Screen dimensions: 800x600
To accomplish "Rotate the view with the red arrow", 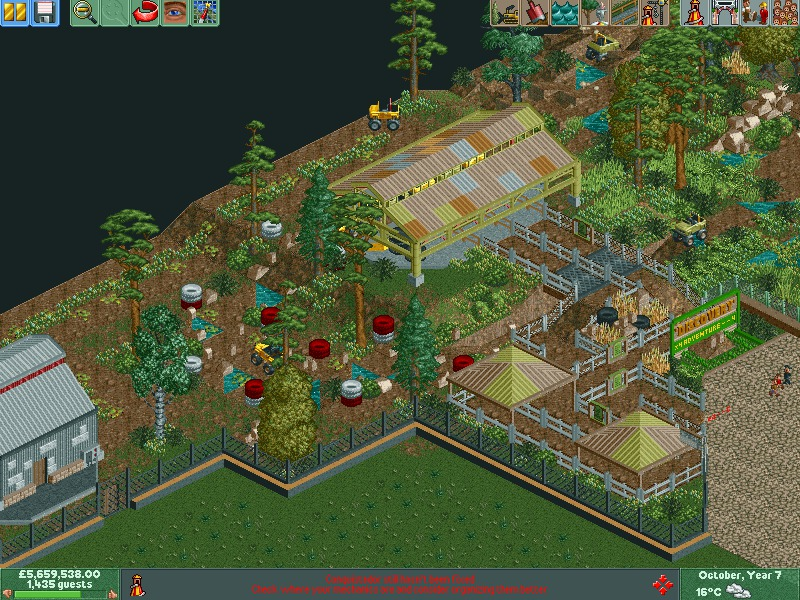I will [x=145, y=13].
